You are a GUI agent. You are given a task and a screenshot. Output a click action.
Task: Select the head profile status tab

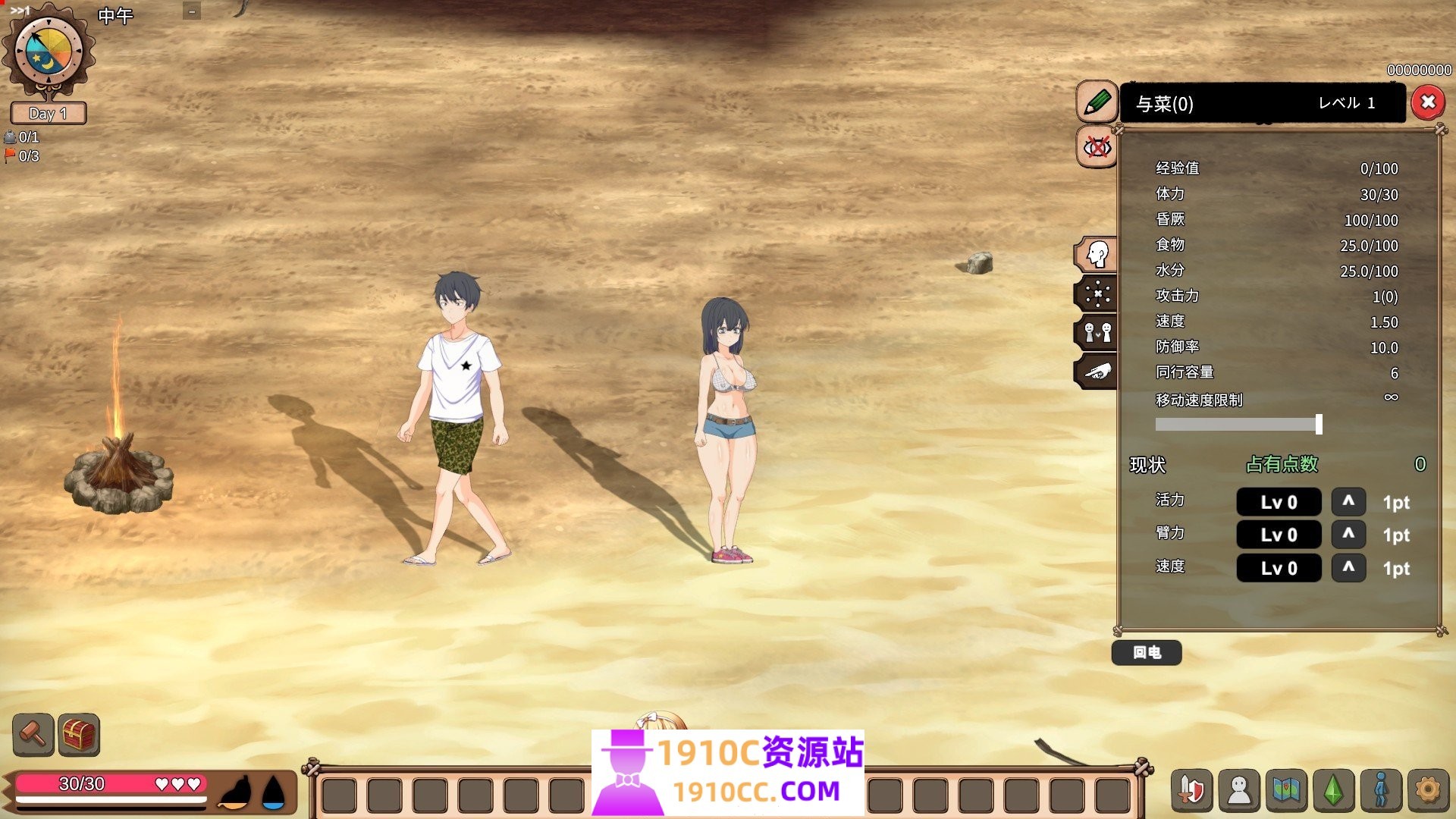tap(1097, 254)
